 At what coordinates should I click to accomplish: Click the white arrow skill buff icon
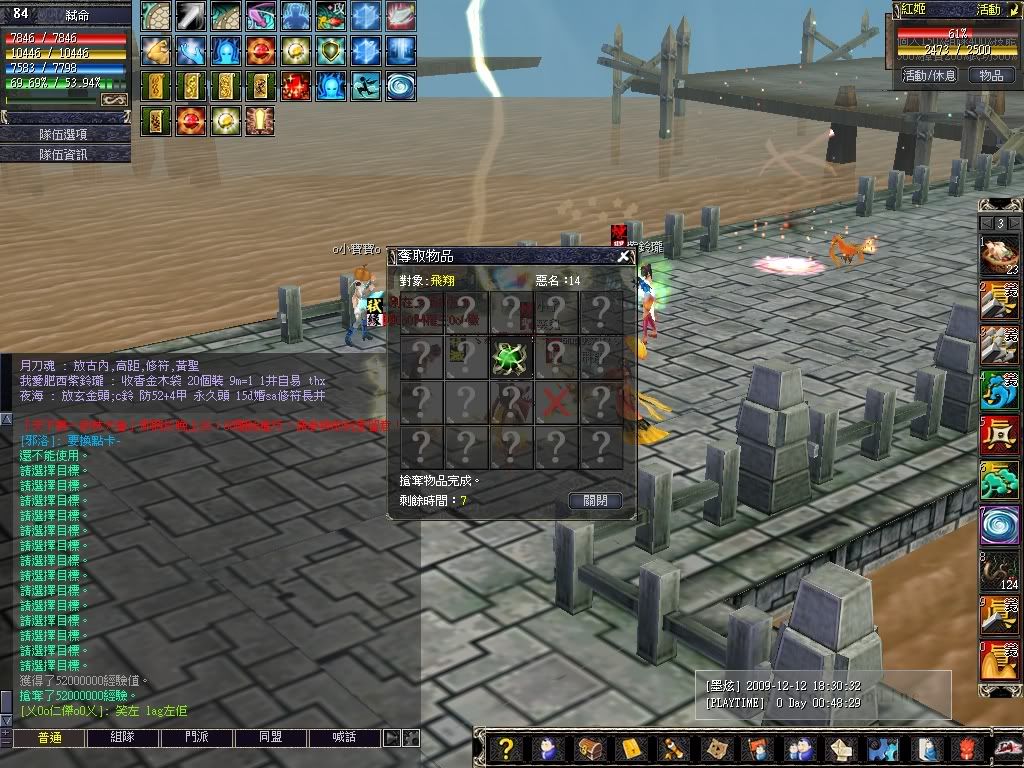(x=192, y=16)
